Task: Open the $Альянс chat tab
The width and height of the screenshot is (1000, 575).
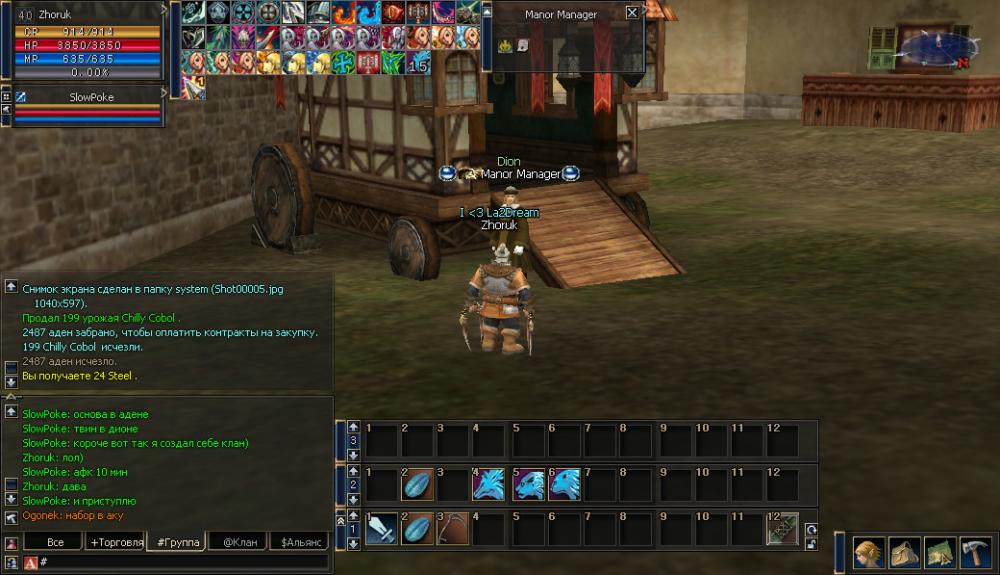Action: pyautogui.click(x=299, y=542)
